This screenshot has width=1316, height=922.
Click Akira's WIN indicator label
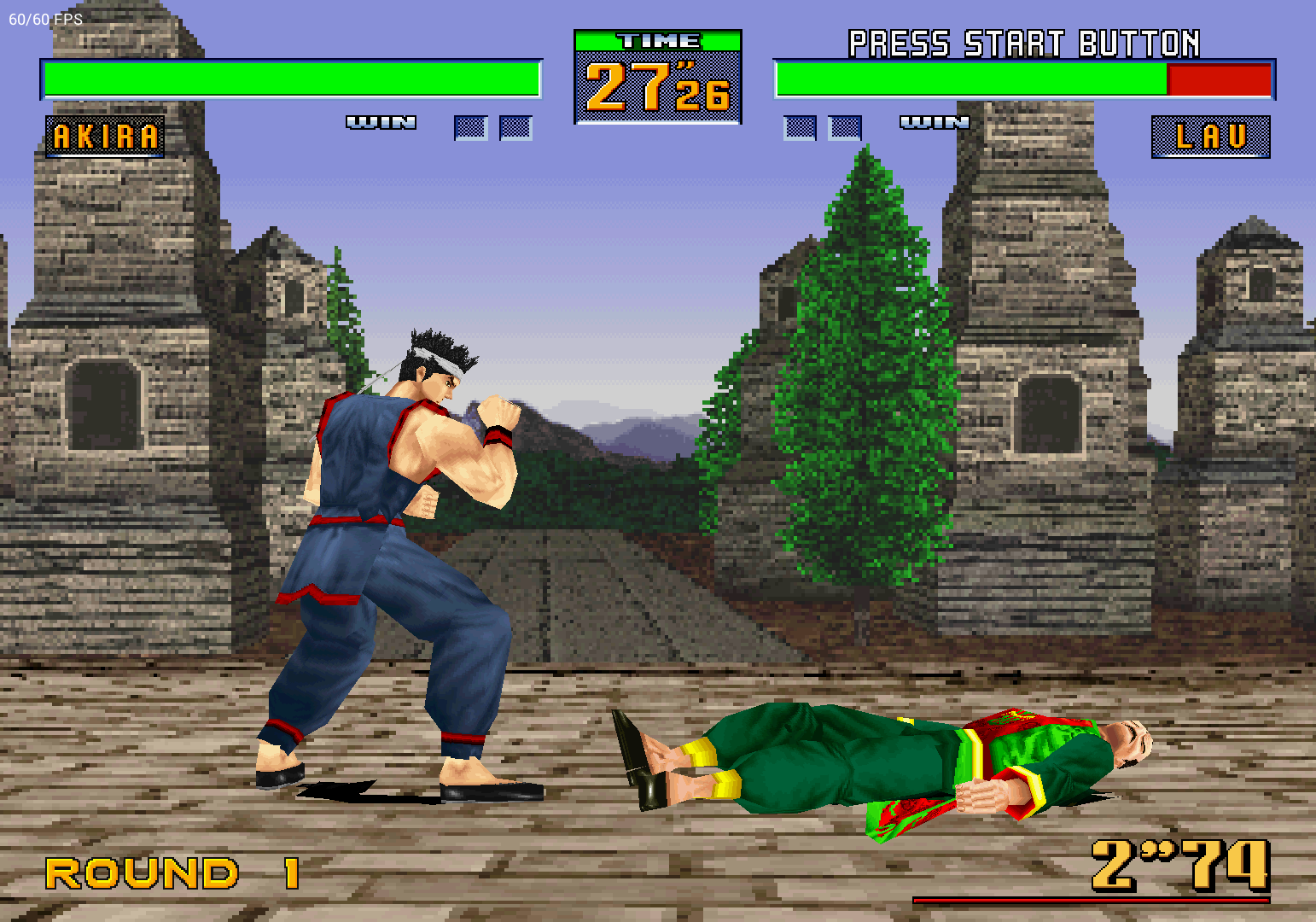click(381, 122)
